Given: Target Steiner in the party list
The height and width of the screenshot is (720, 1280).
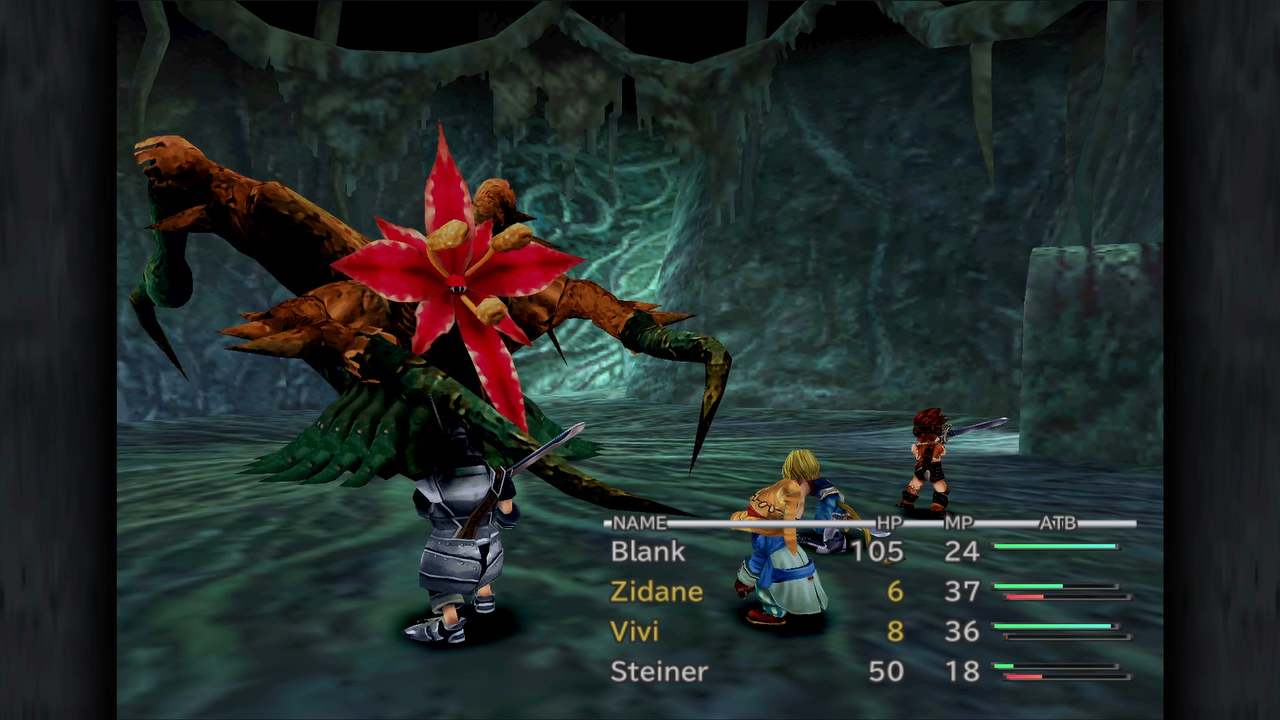Looking at the screenshot, I should pos(658,671).
